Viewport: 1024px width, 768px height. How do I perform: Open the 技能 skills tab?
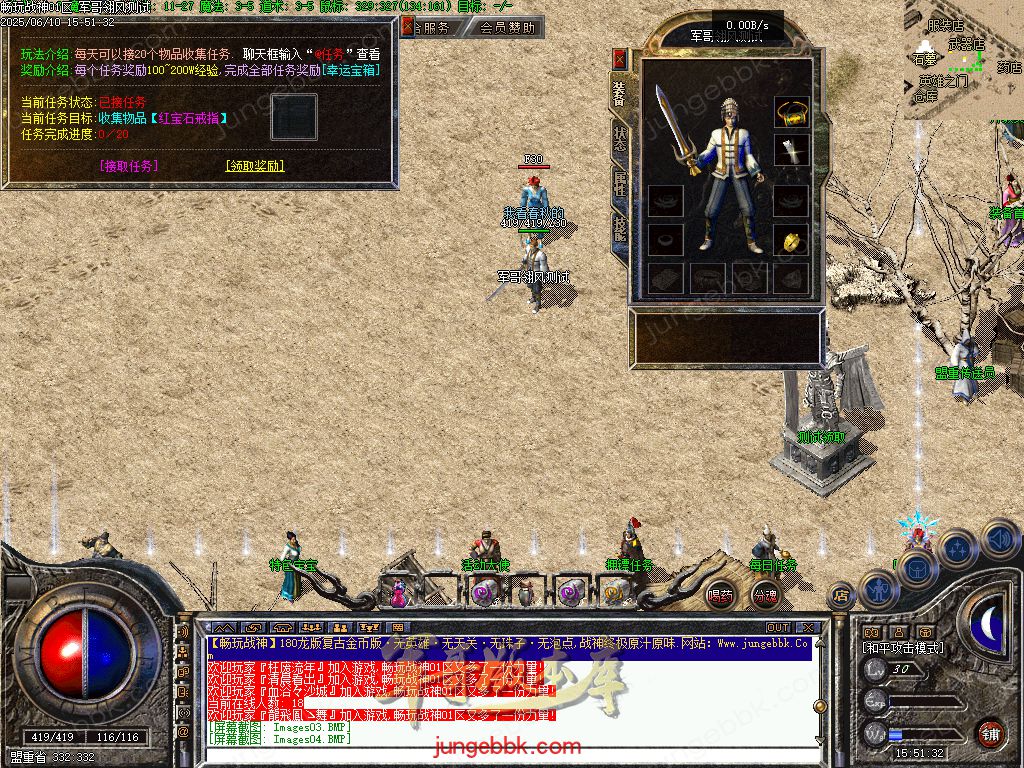[x=620, y=230]
